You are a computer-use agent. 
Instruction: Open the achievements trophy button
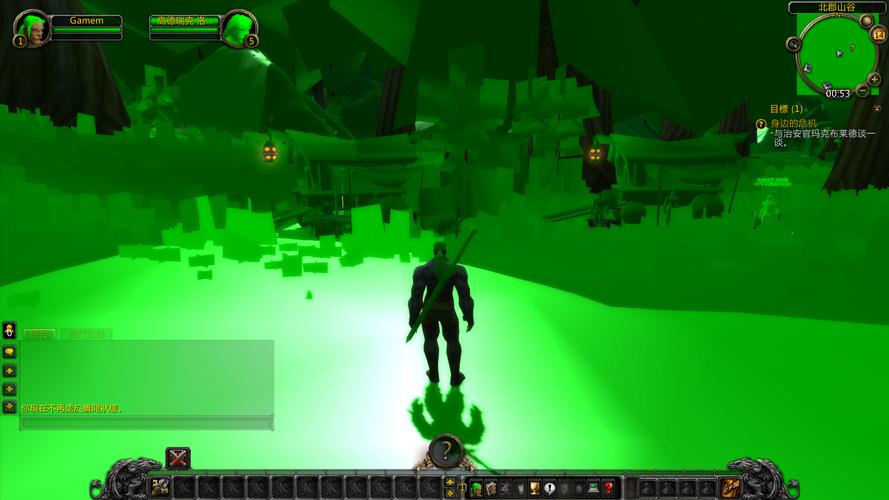535,488
